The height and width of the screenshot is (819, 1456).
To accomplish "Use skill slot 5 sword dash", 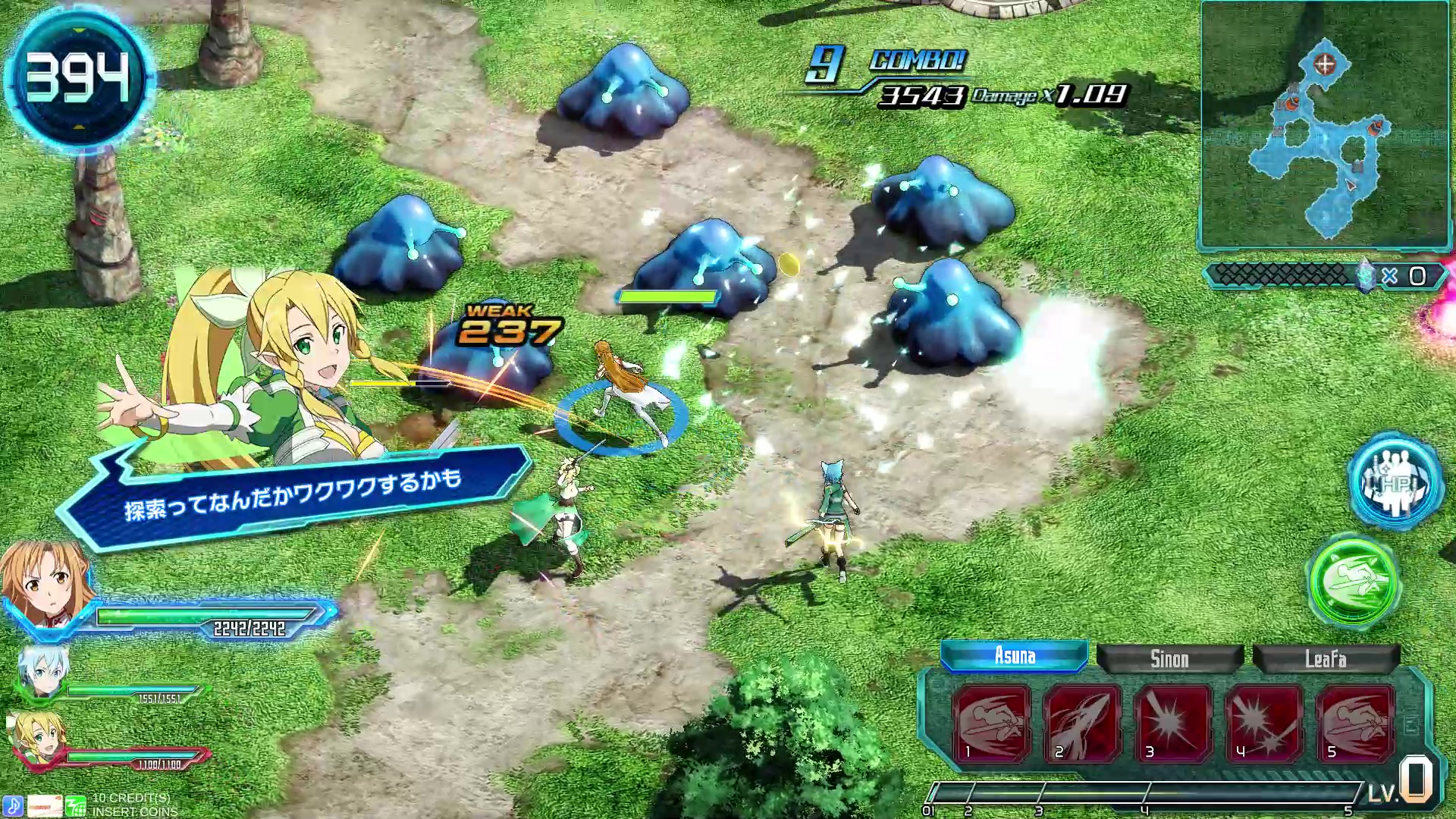I will coord(1355,723).
